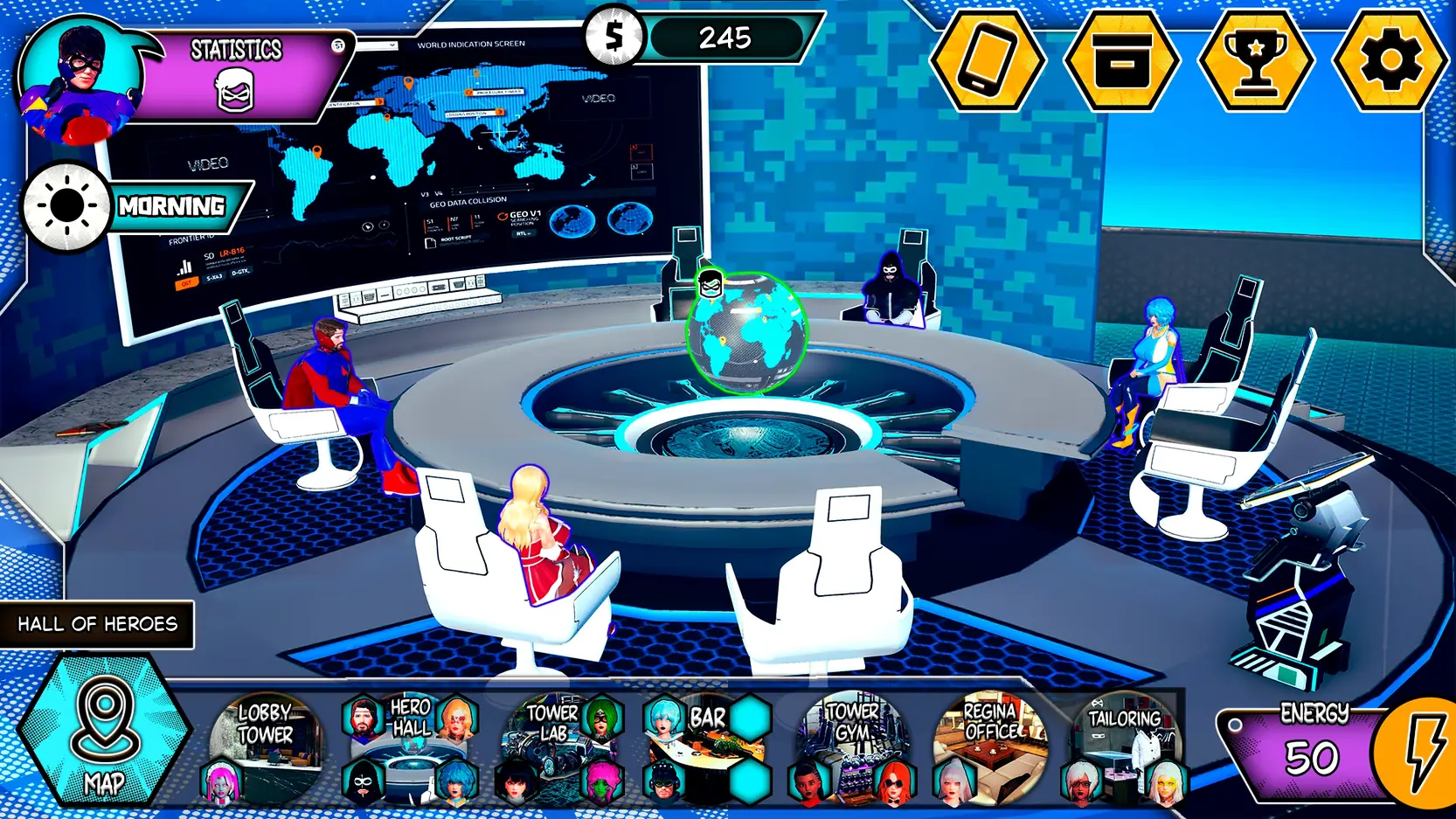Open the Statistics panel
The width and height of the screenshot is (1456, 819).
[236, 74]
